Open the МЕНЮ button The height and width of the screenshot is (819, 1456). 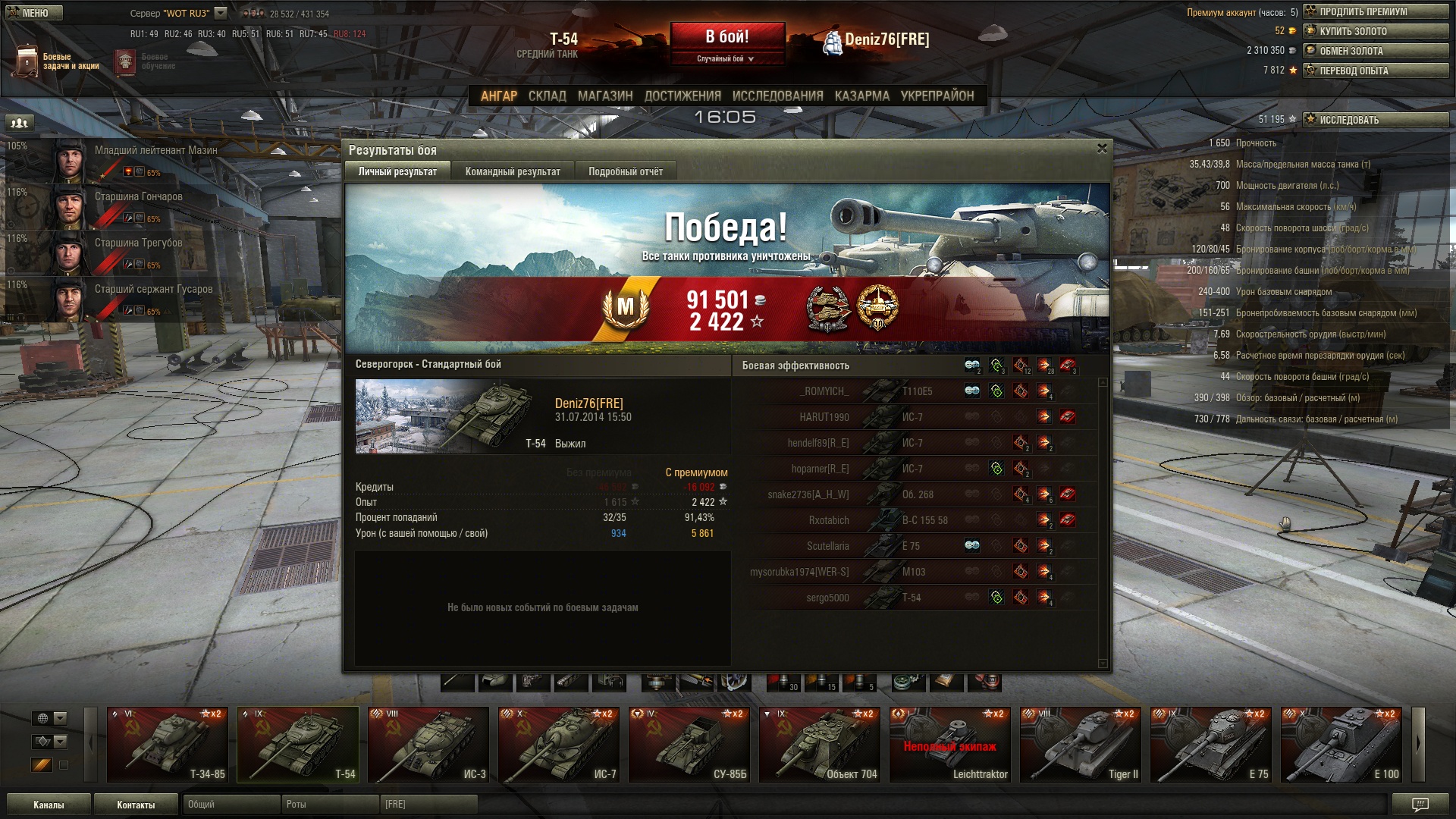[34, 13]
